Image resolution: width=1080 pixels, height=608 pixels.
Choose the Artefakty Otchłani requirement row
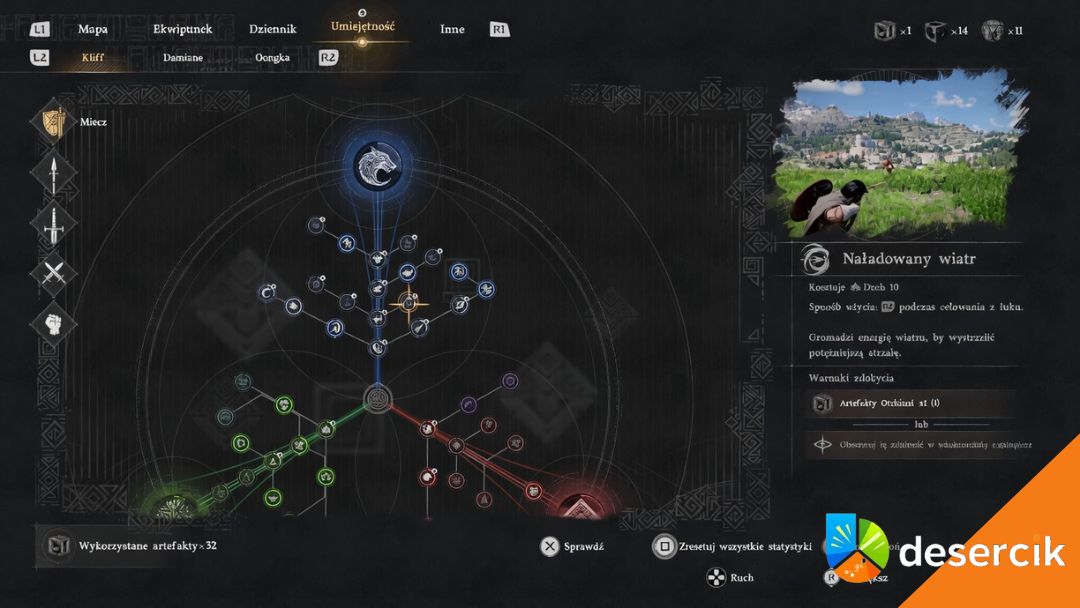pyautogui.click(x=910, y=403)
